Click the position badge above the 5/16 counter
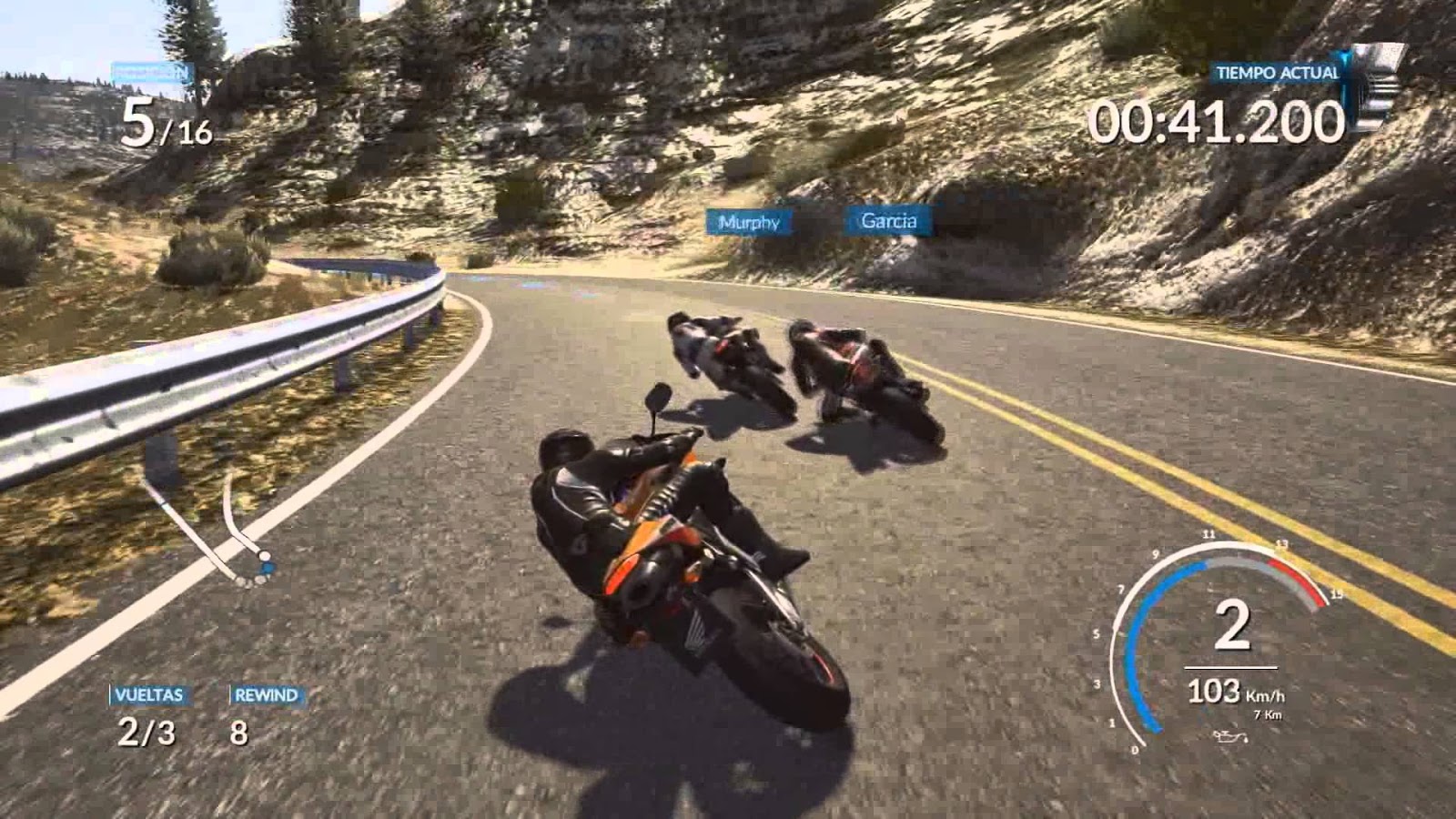This screenshot has height=819, width=1456. [150, 73]
